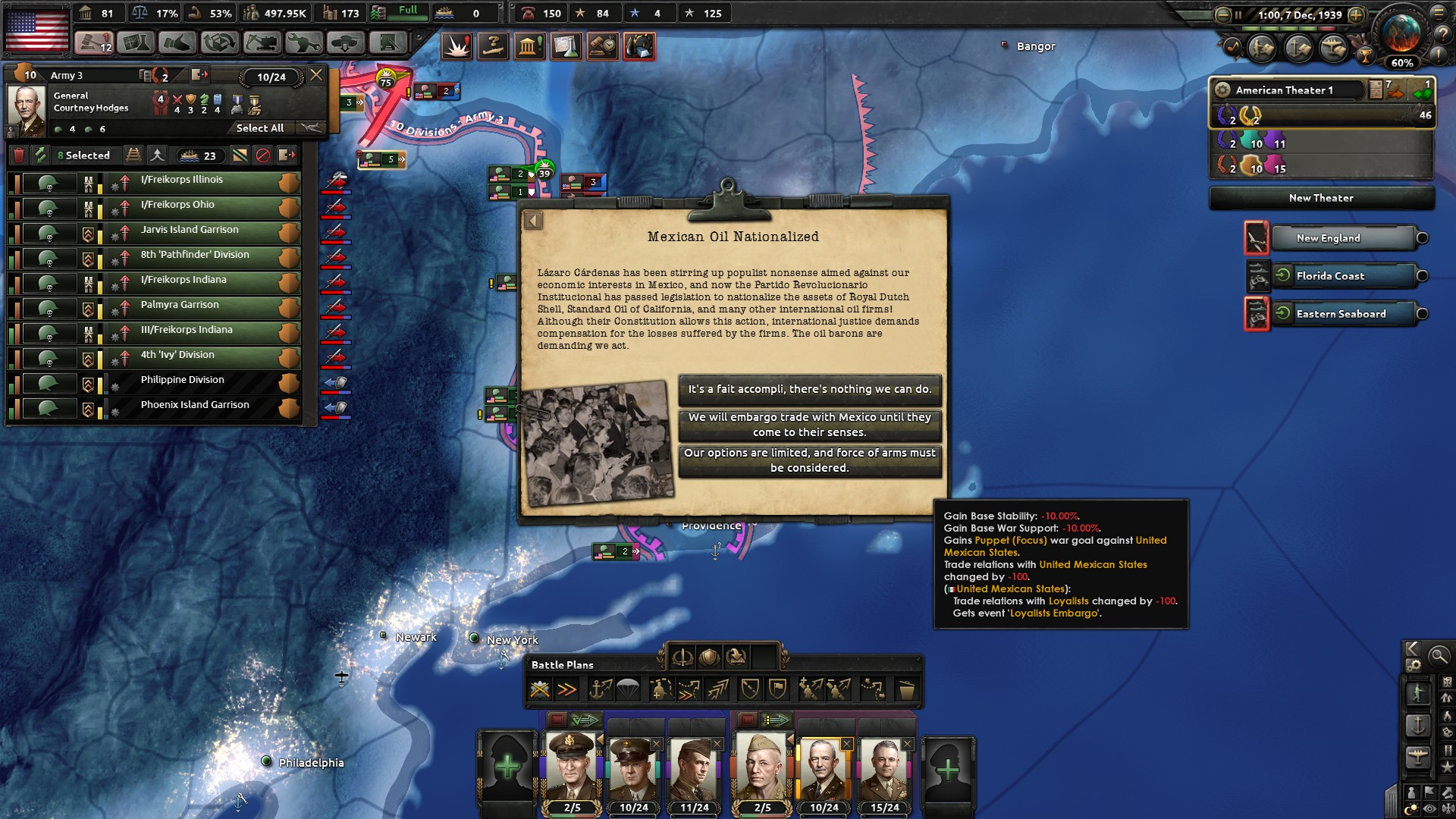Choose embargo trade with Mexico option
The height and width of the screenshot is (819, 1456).
tap(810, 426)
